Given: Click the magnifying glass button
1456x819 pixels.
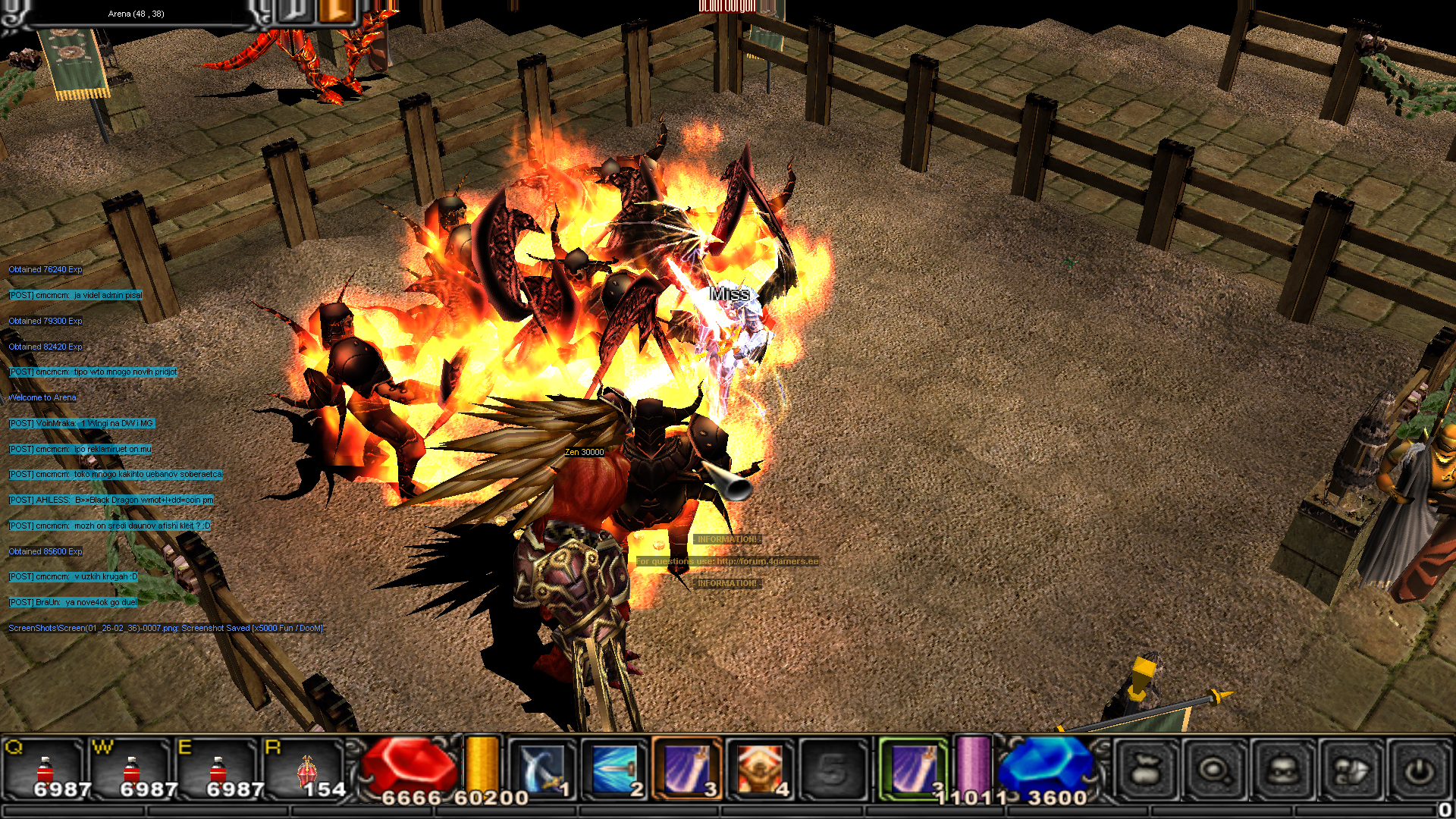Looking at the screenshot, I should [x=1215, y=770].
